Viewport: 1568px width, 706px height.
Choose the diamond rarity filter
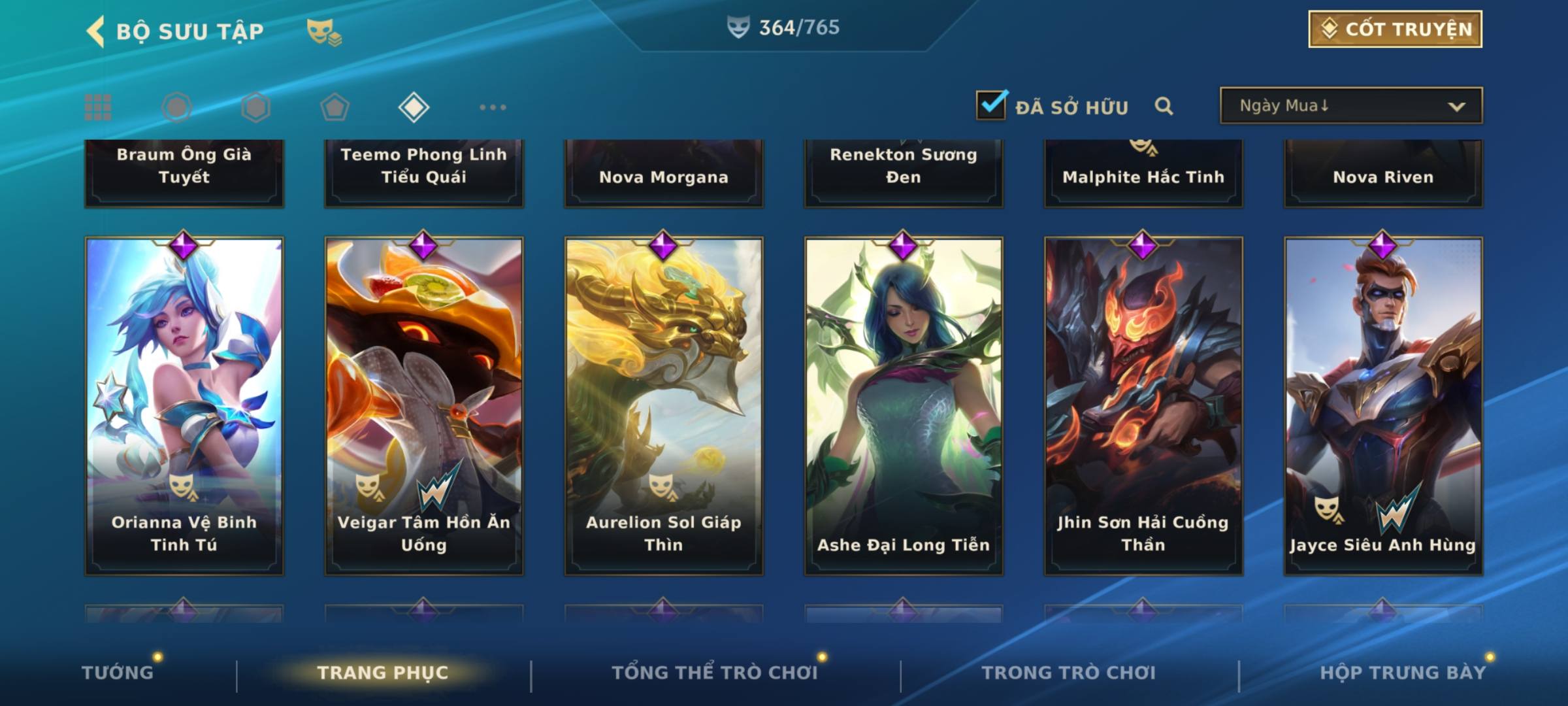pyautogui.click(x=414, y=107)
